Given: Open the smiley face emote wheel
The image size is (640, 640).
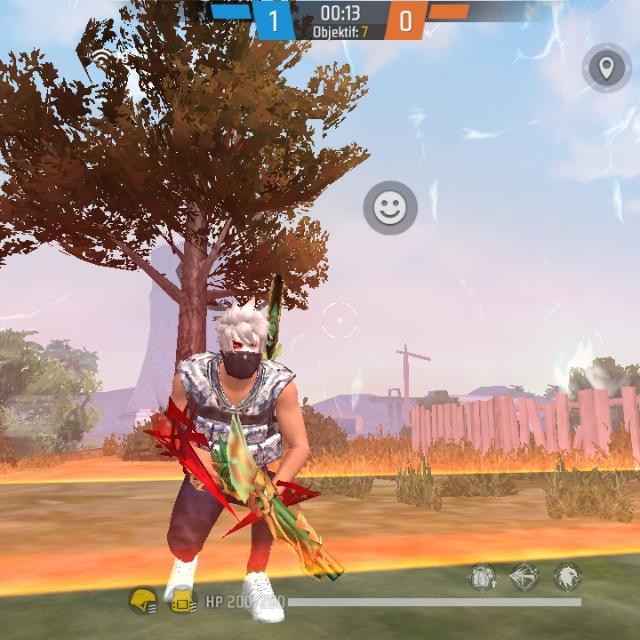Looking at the screenshot, I should tap(390, 208).
